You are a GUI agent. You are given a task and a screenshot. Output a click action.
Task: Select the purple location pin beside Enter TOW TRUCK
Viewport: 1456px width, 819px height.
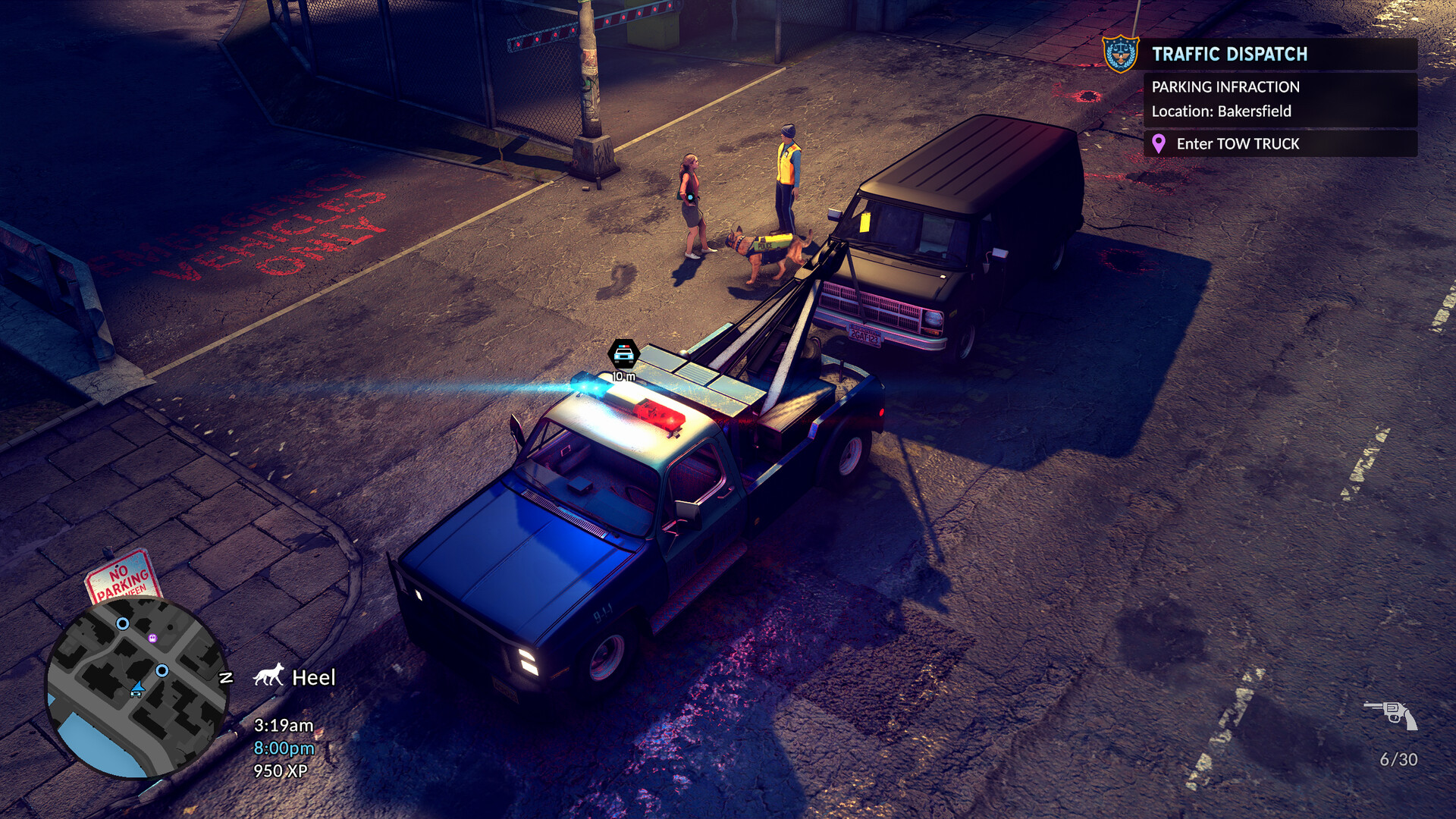1159,143
